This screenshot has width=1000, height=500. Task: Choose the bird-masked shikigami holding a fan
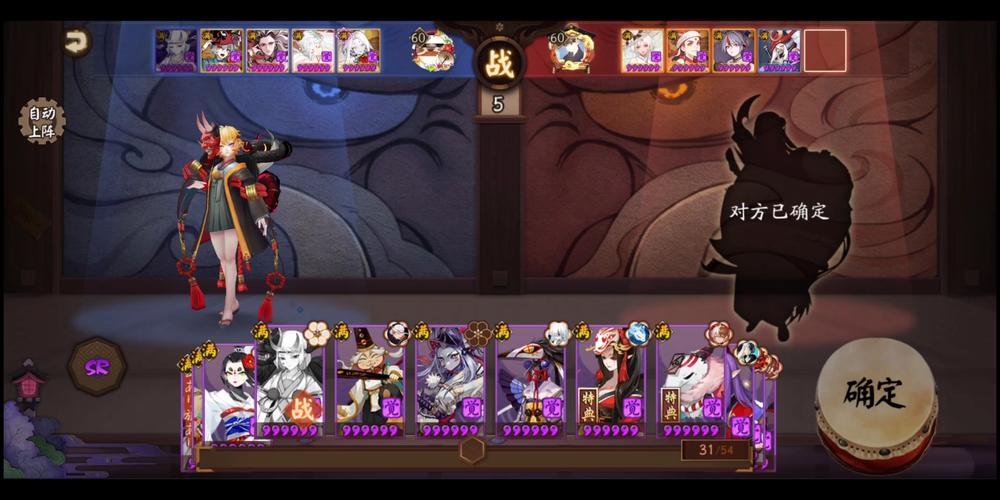tap(529, 385)
